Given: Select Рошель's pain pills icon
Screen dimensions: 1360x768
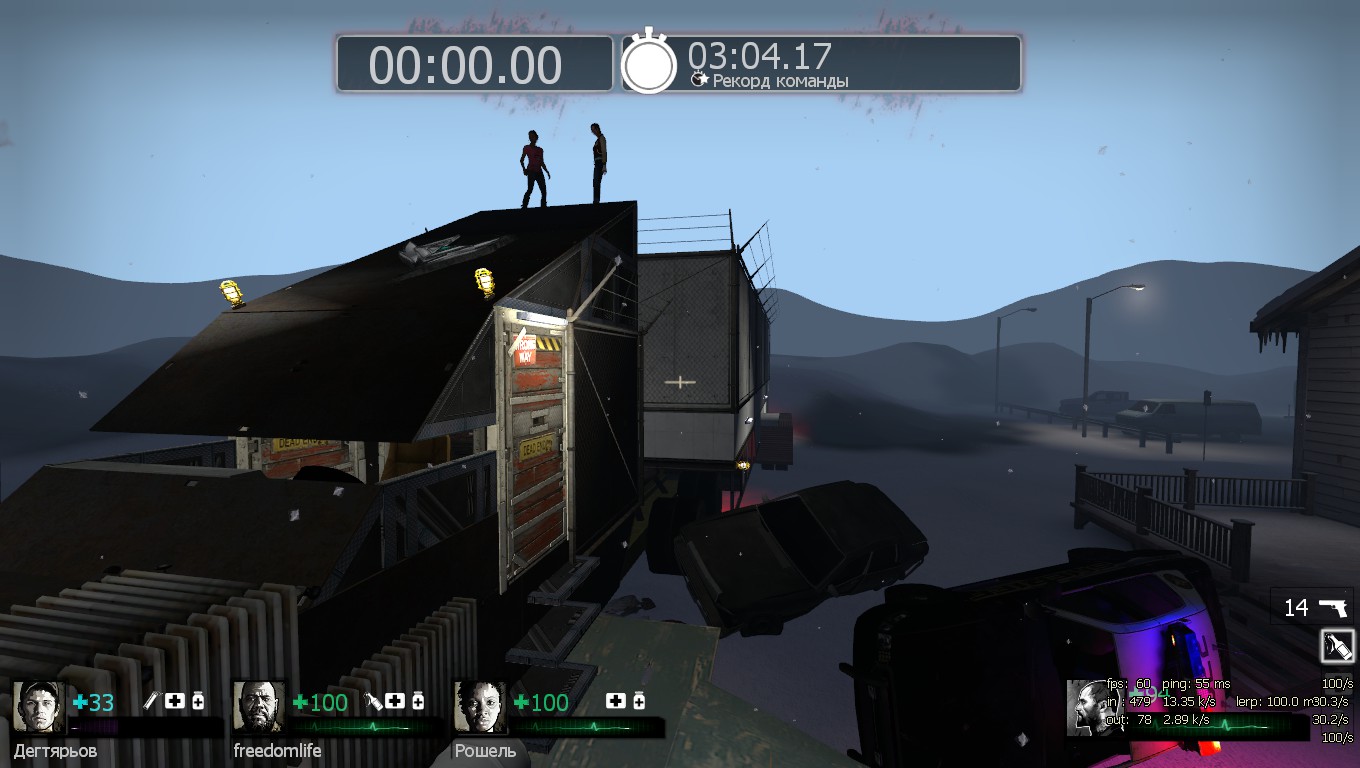Looking at the screenshot, I should (x=638, y=702).
